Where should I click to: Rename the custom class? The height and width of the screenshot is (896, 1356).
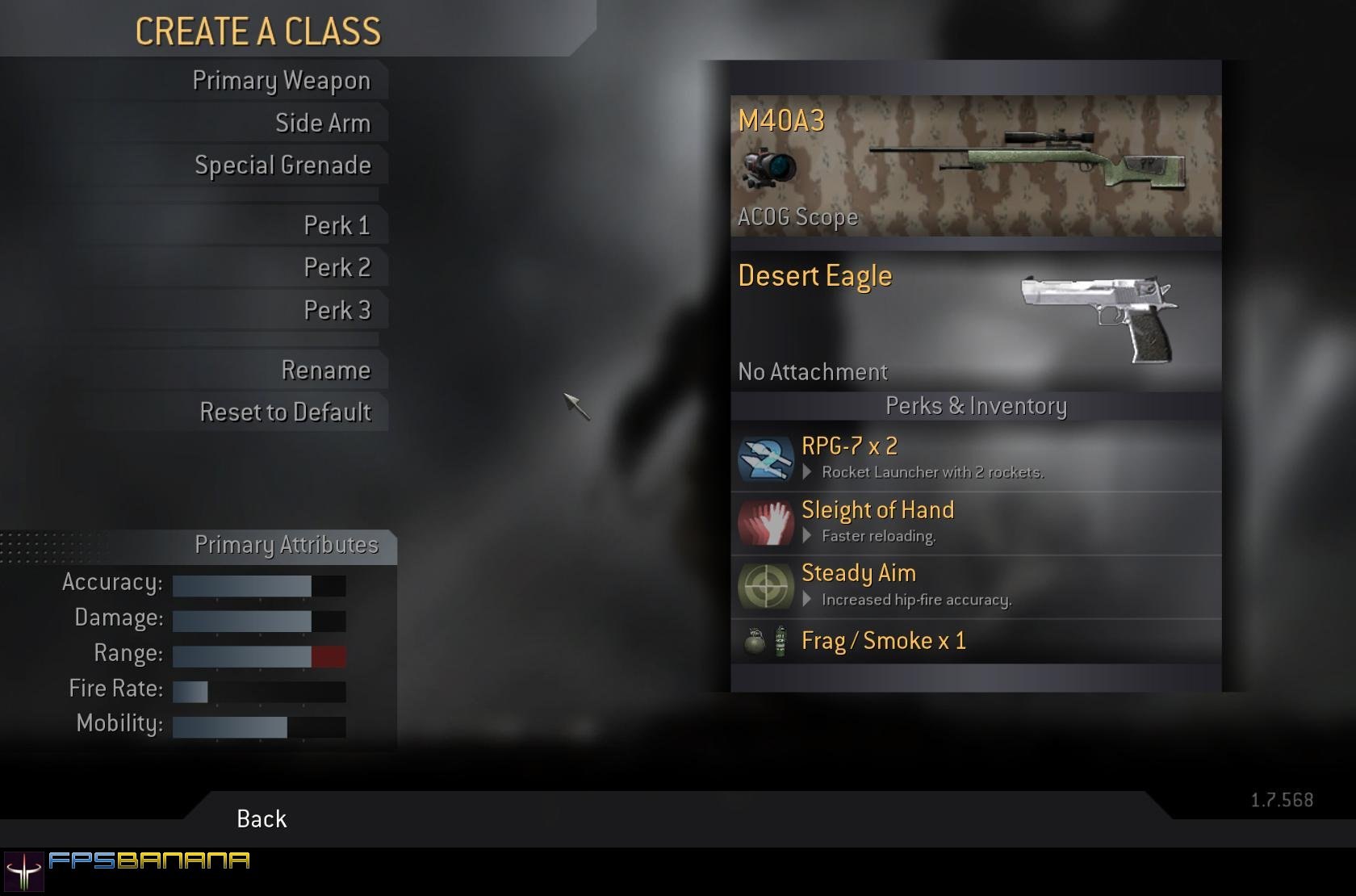click(x=325, y=371)
